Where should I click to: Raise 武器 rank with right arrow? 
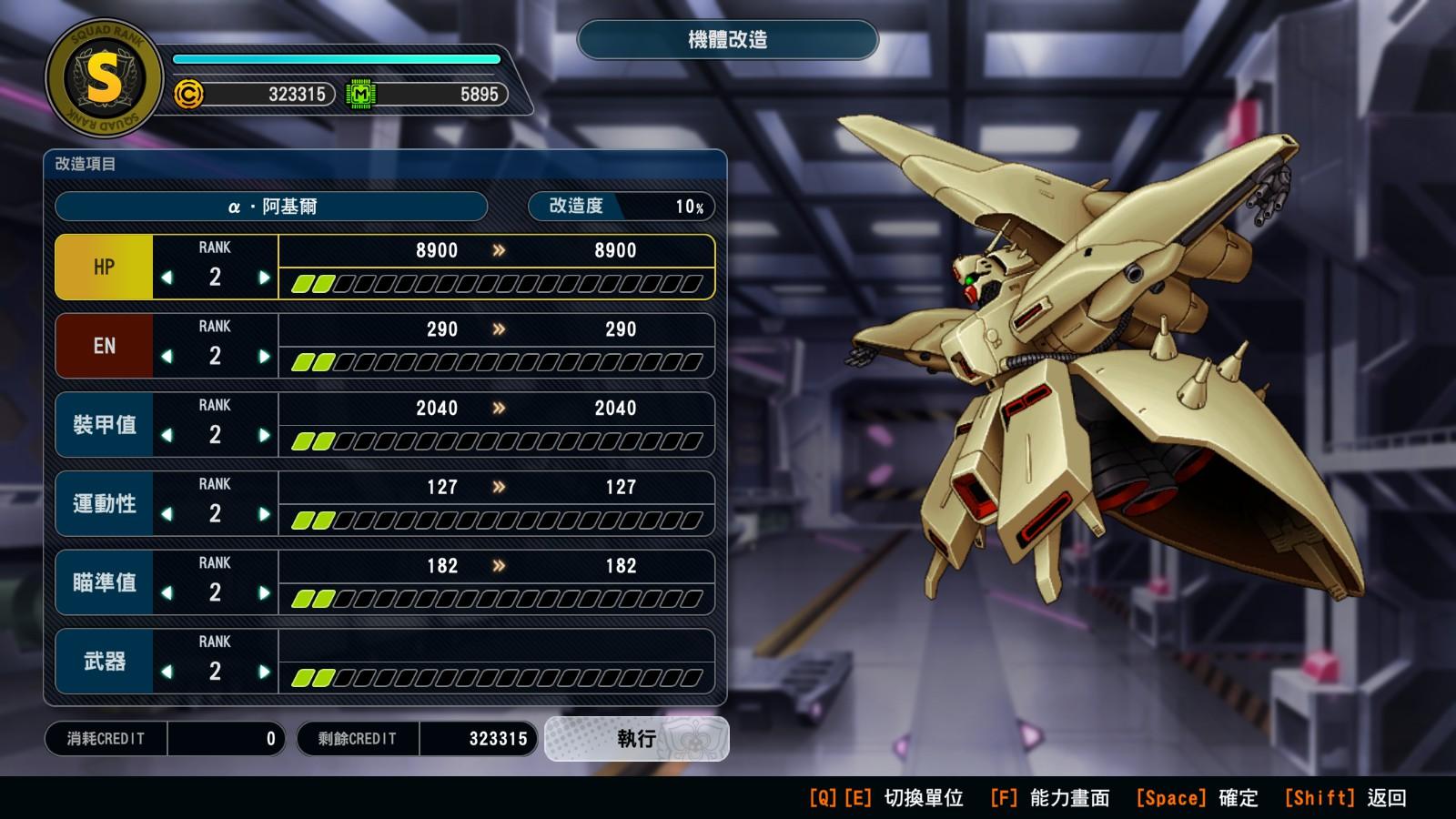[x=264, y=672]
